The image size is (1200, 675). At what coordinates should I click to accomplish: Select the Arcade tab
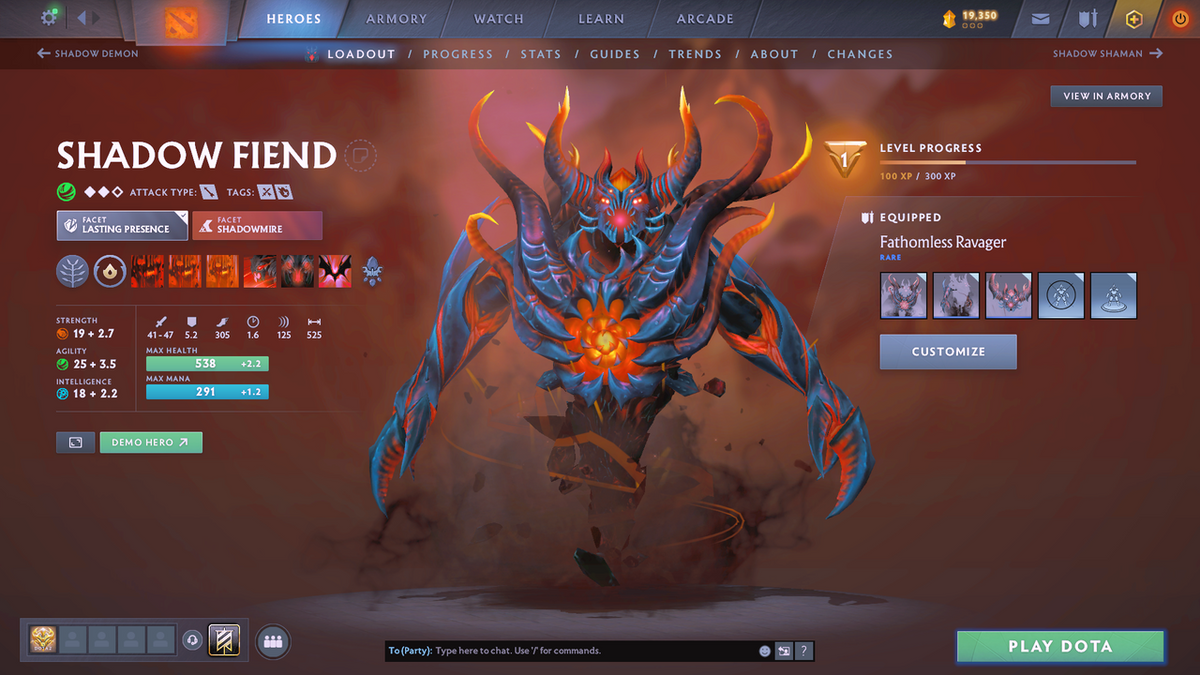click(x=705, y=19)
